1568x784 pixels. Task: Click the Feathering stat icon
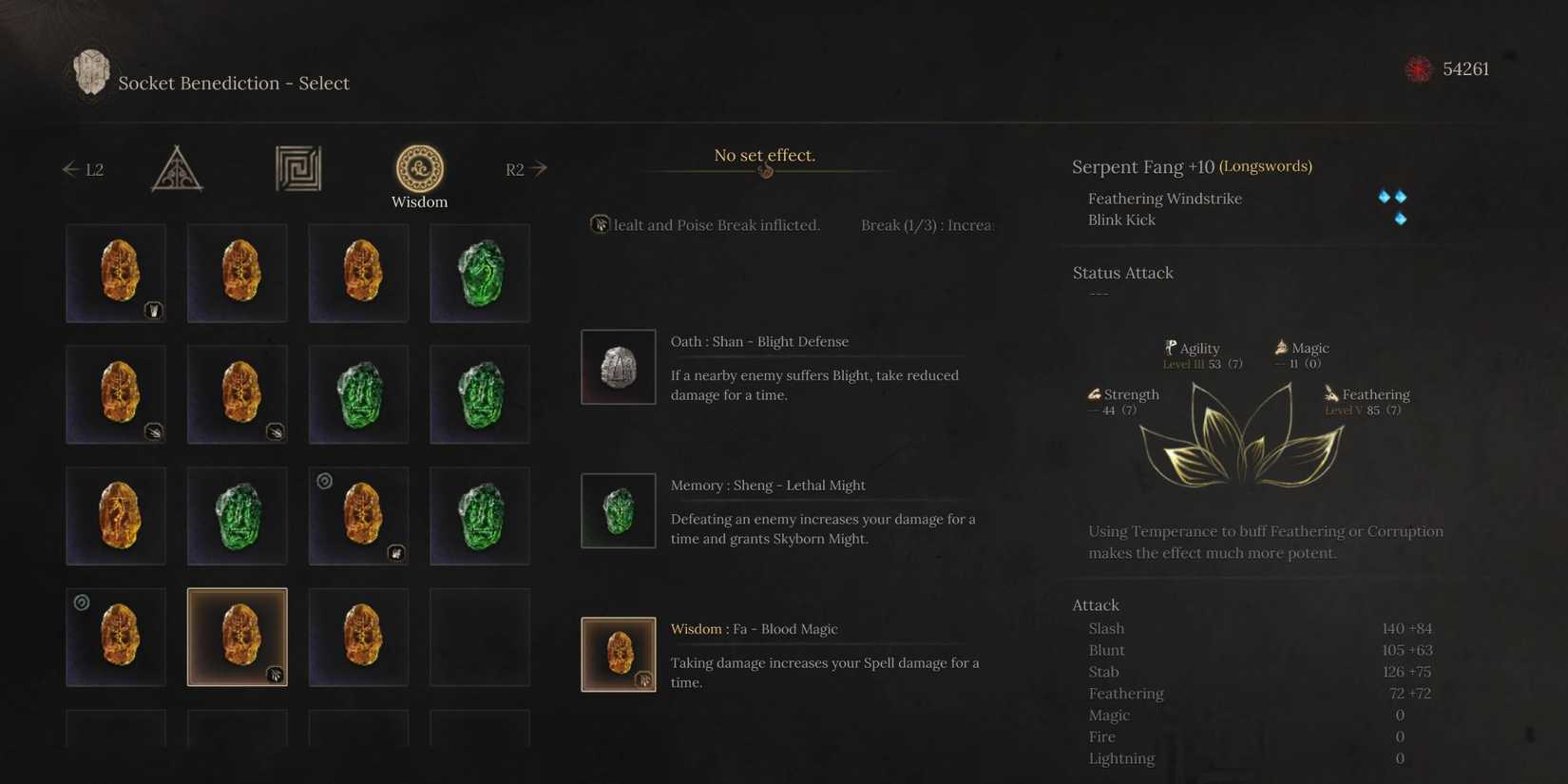pyautogui.click(x=1330, y=393)
